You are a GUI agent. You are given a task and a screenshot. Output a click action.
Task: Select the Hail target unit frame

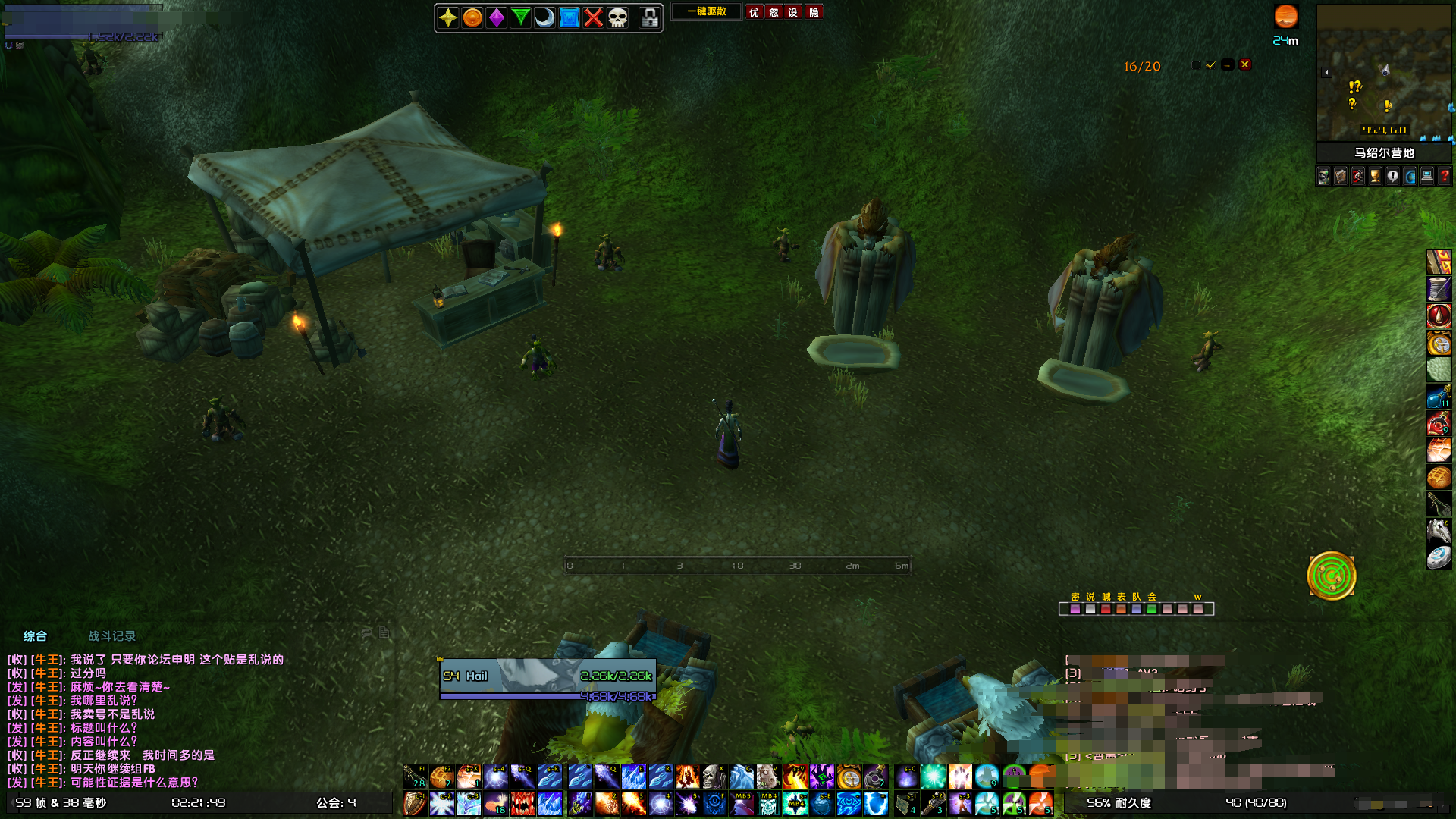548,679
